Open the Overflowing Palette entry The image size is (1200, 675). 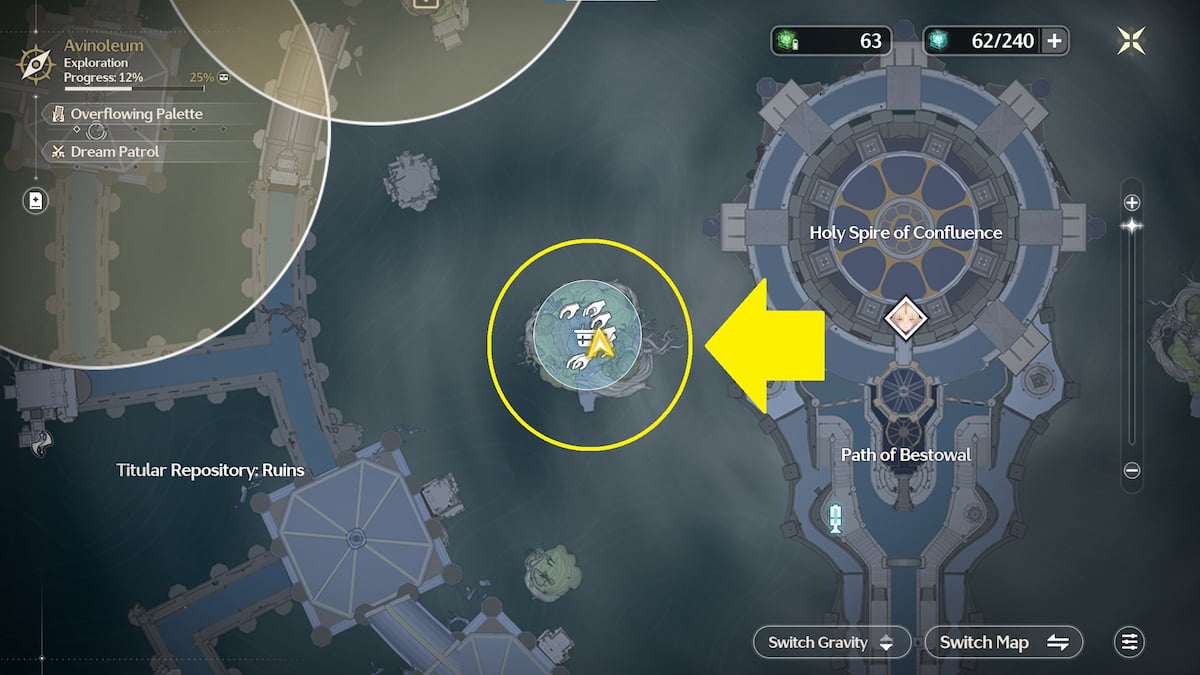[136, 114]
